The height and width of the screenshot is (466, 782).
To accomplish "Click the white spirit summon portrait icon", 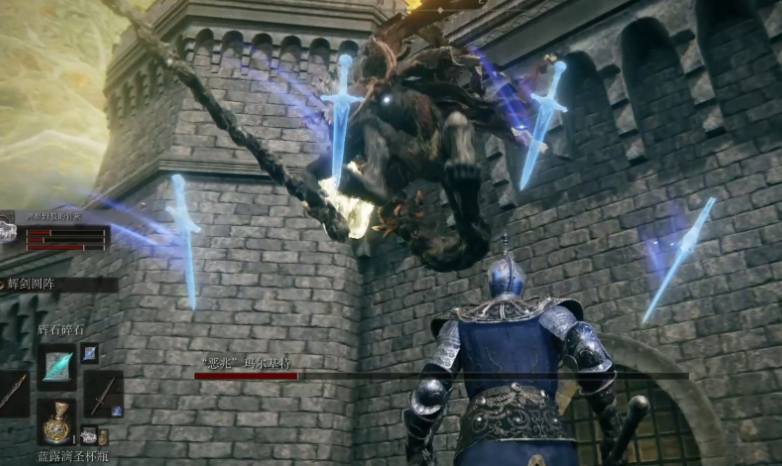I will point(8,231).
